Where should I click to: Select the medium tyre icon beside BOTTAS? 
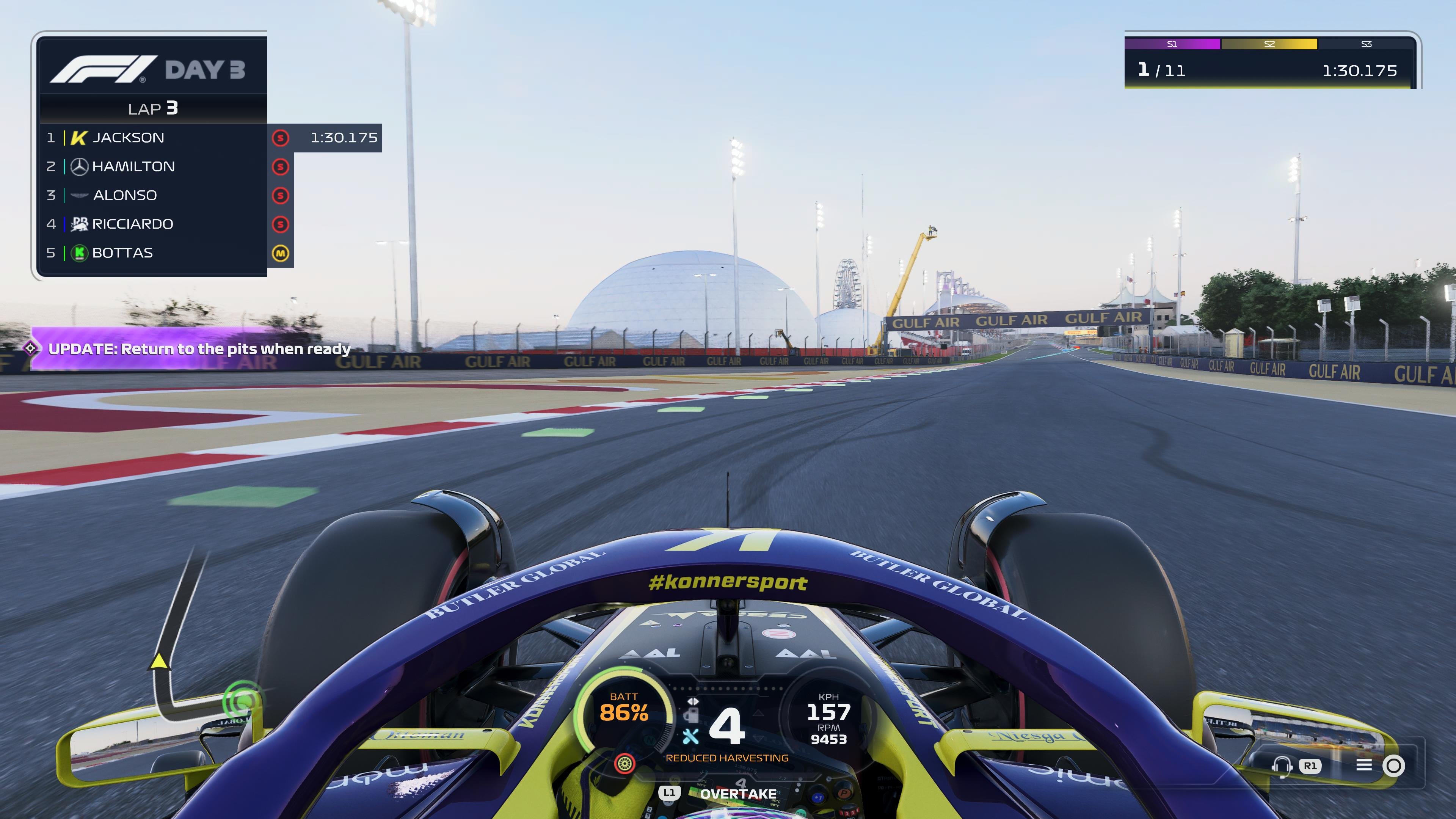point(281,253)
